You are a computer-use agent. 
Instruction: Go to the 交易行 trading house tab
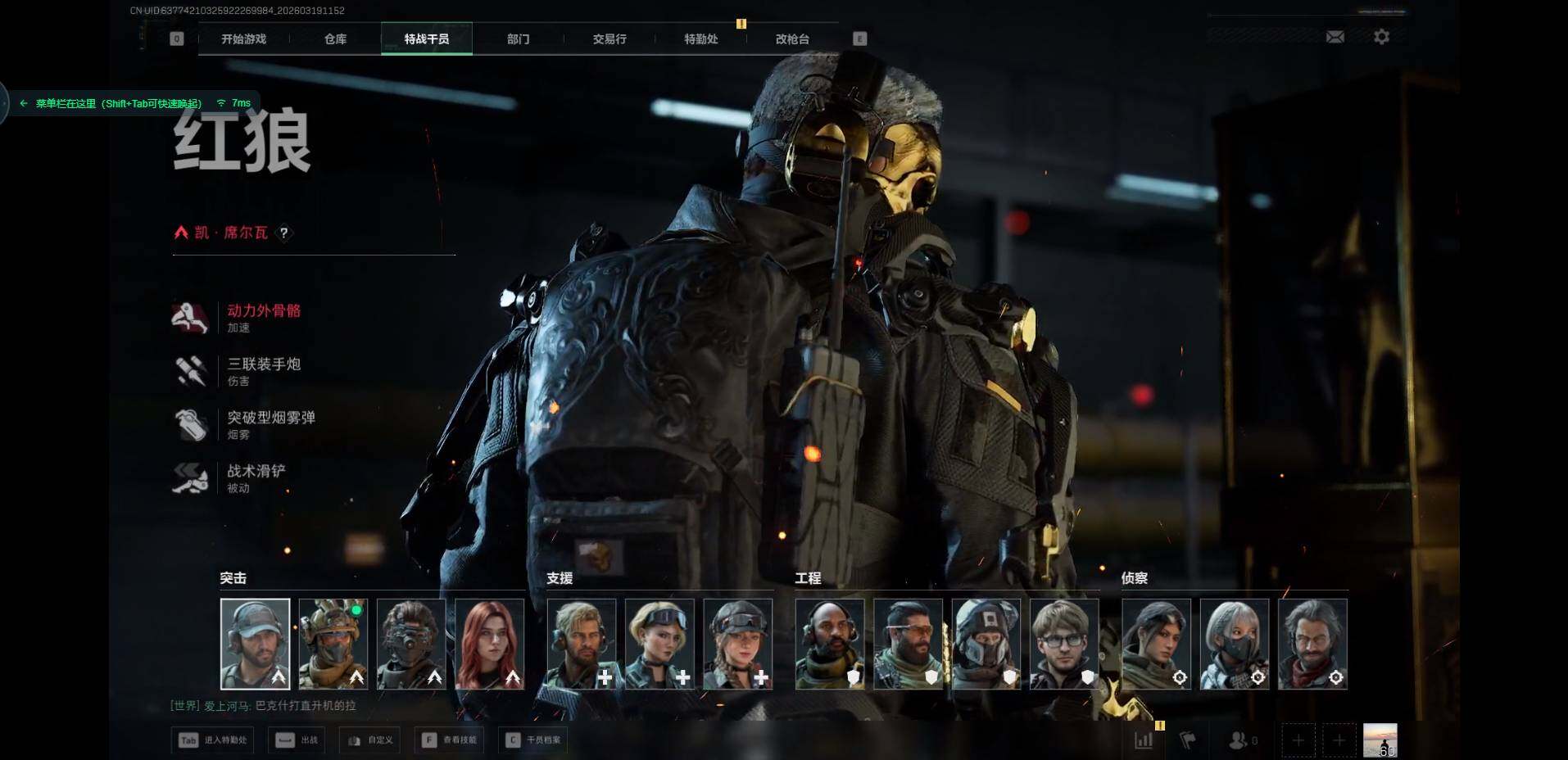(610, 39)
